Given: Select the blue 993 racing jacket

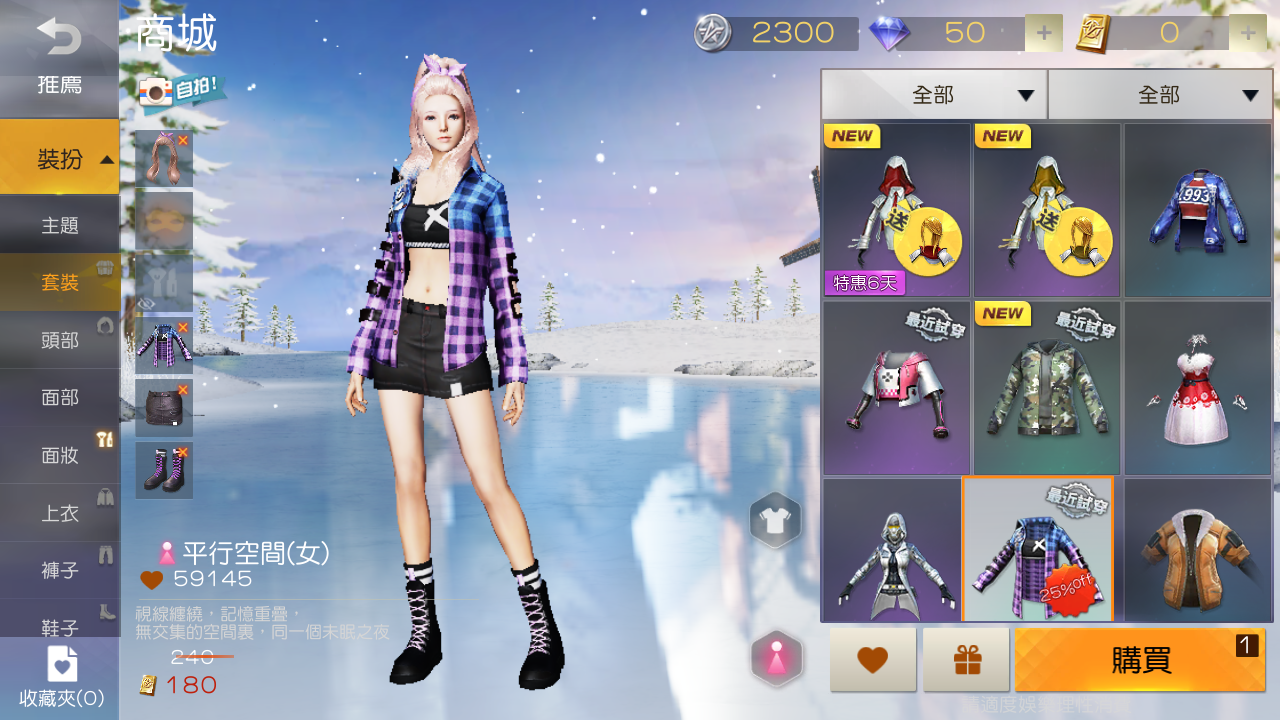Looking at the screenshot, I should (1198, 211).
